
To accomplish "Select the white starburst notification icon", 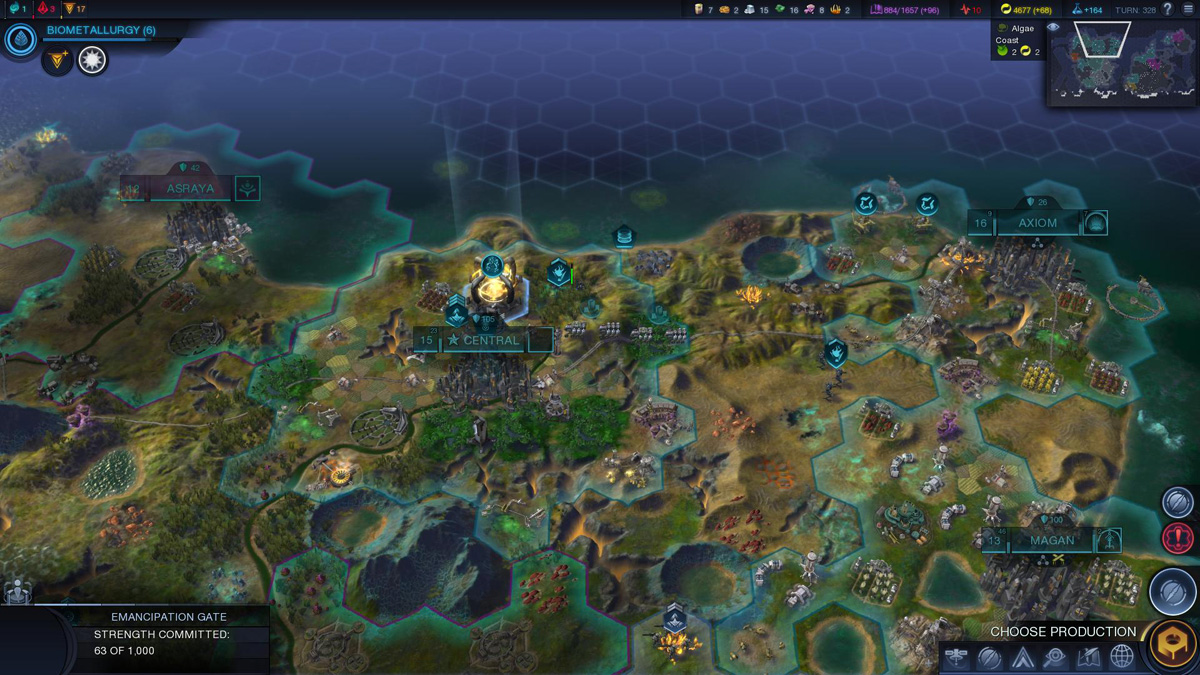I will (93, 61).
